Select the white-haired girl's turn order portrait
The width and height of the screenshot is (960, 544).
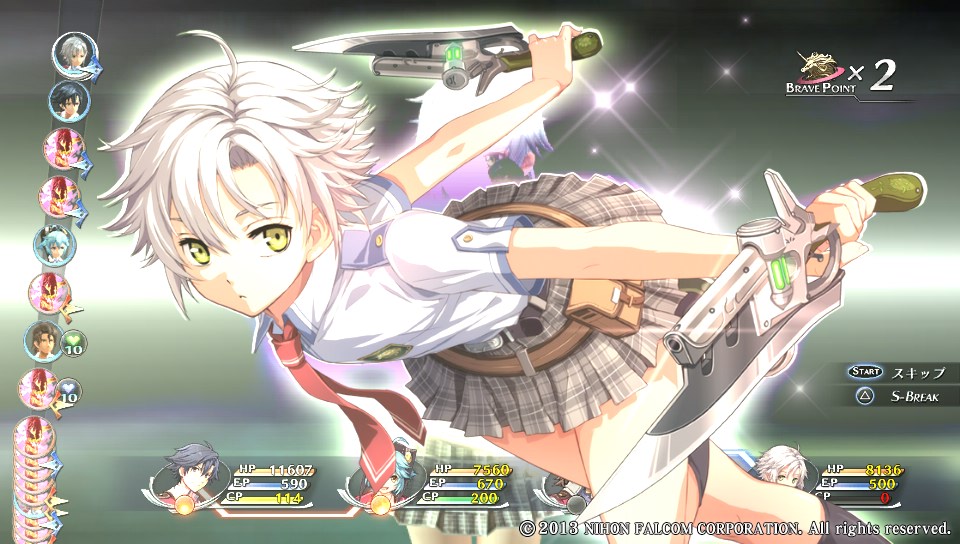click(x=74, y=54)
